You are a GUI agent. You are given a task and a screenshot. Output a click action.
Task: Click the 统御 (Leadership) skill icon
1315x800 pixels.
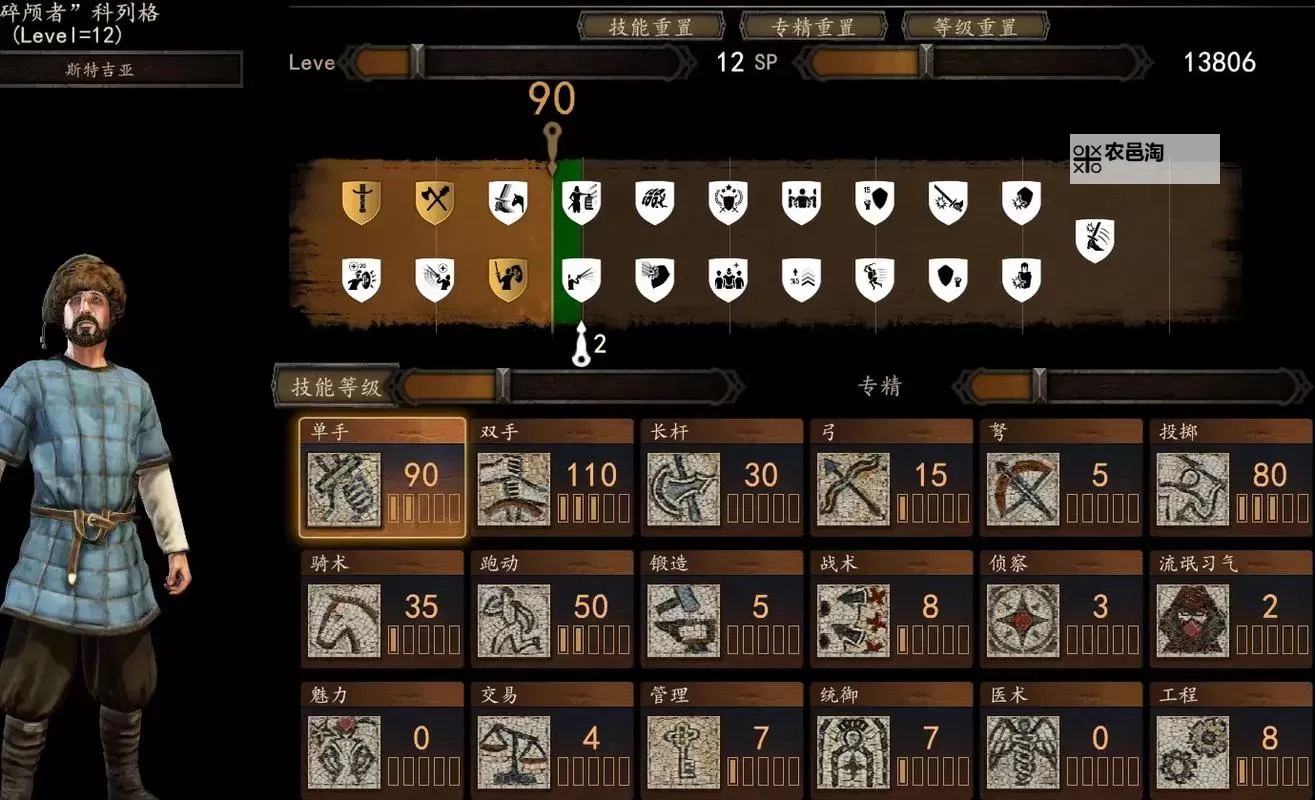tap(855, 751)
